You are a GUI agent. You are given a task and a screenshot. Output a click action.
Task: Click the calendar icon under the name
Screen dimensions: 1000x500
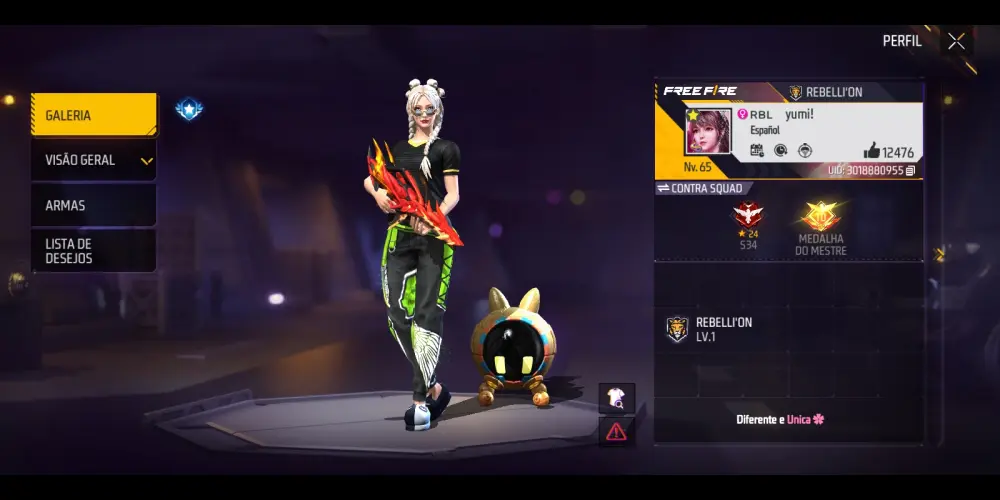[757, 151]
